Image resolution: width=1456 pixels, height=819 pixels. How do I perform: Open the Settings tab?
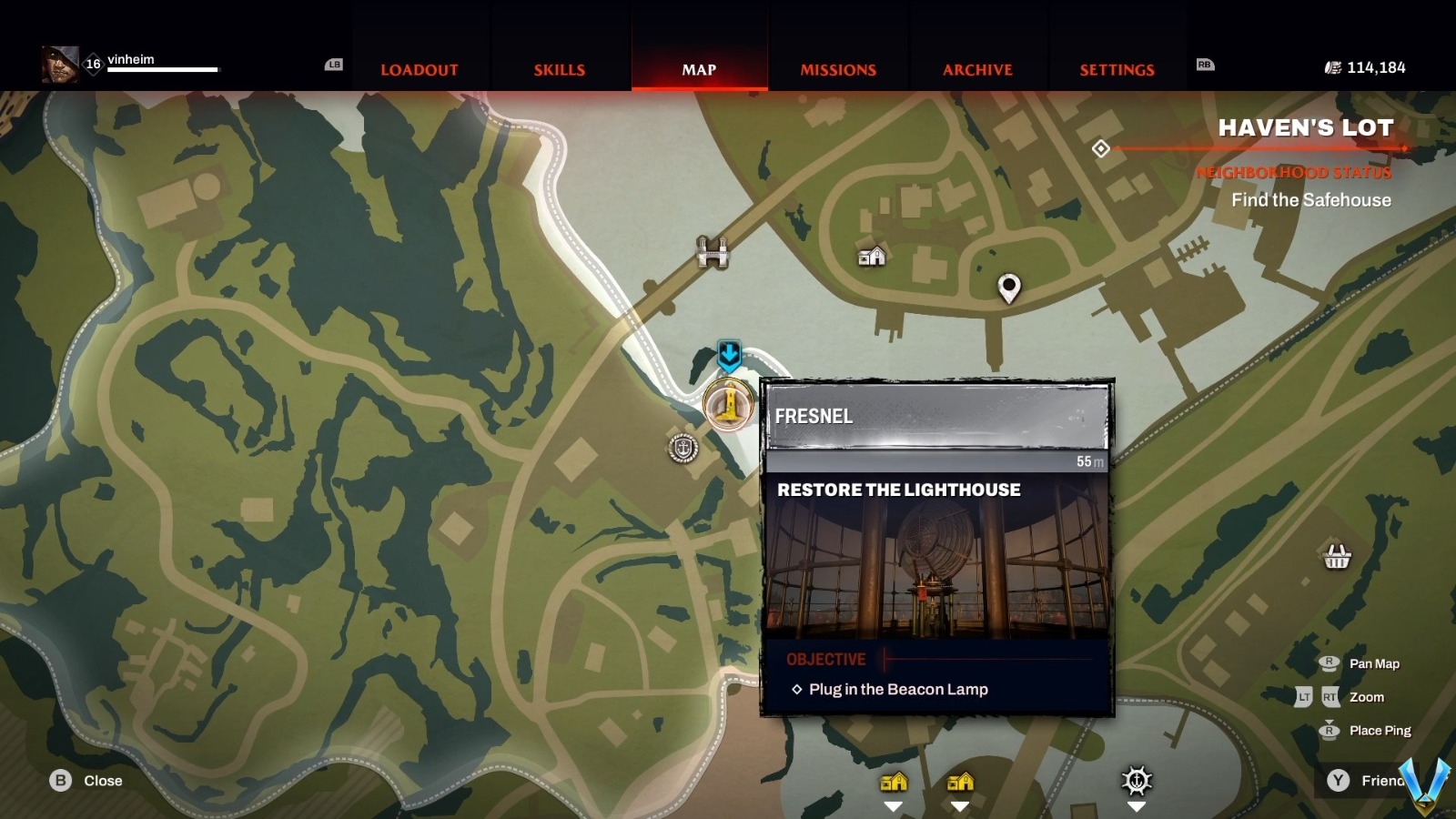(x=1117, y=70)
